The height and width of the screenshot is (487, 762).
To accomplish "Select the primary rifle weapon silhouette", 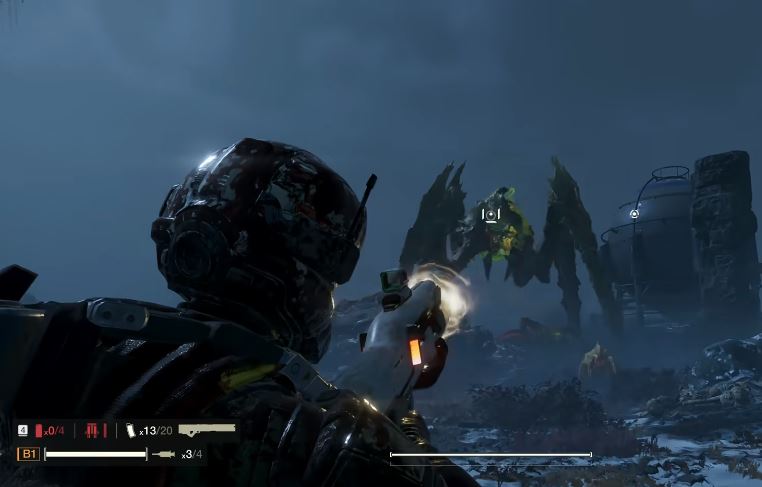I will click(207, 430).
